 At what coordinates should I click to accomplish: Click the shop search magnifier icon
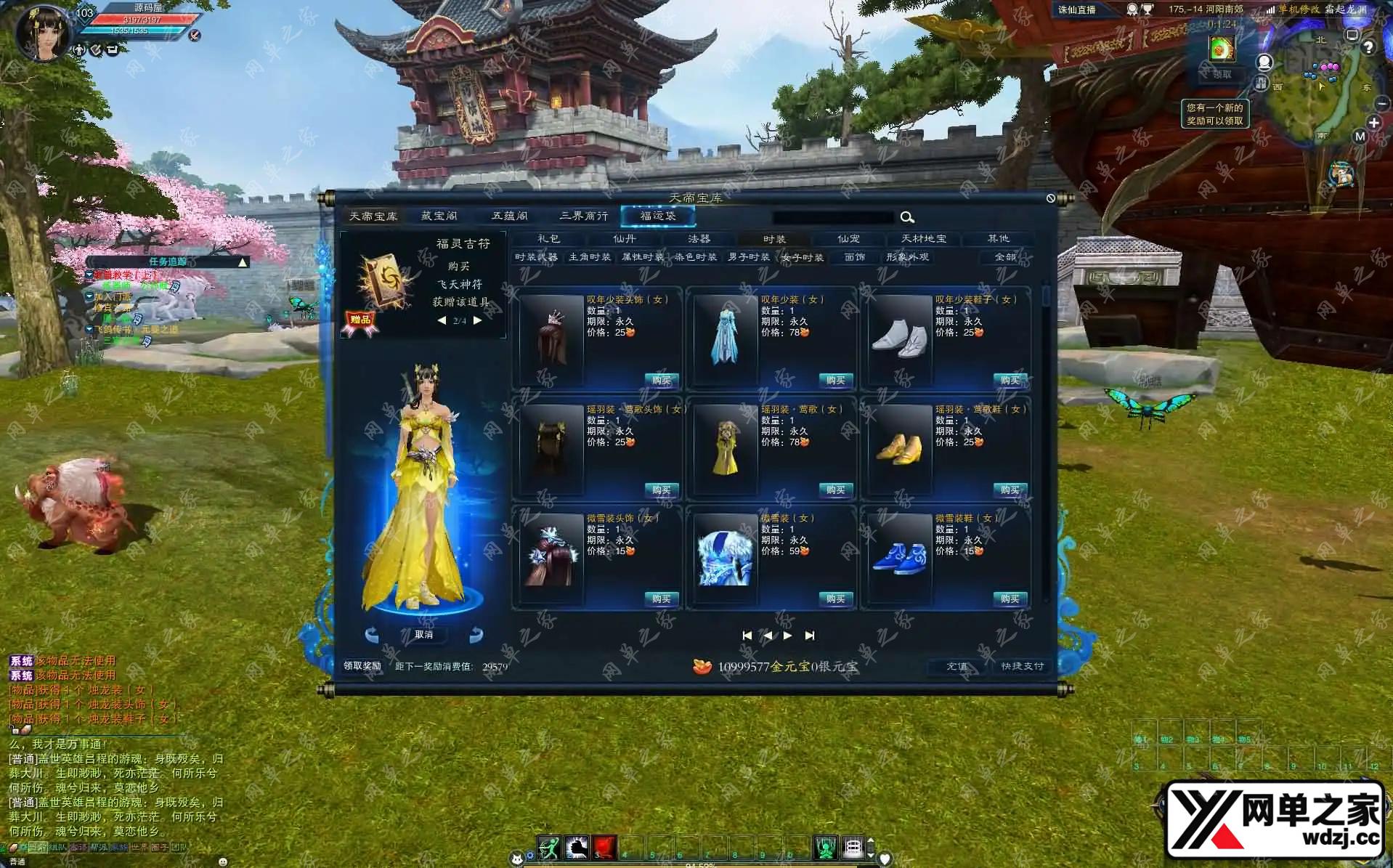[907, 217]
